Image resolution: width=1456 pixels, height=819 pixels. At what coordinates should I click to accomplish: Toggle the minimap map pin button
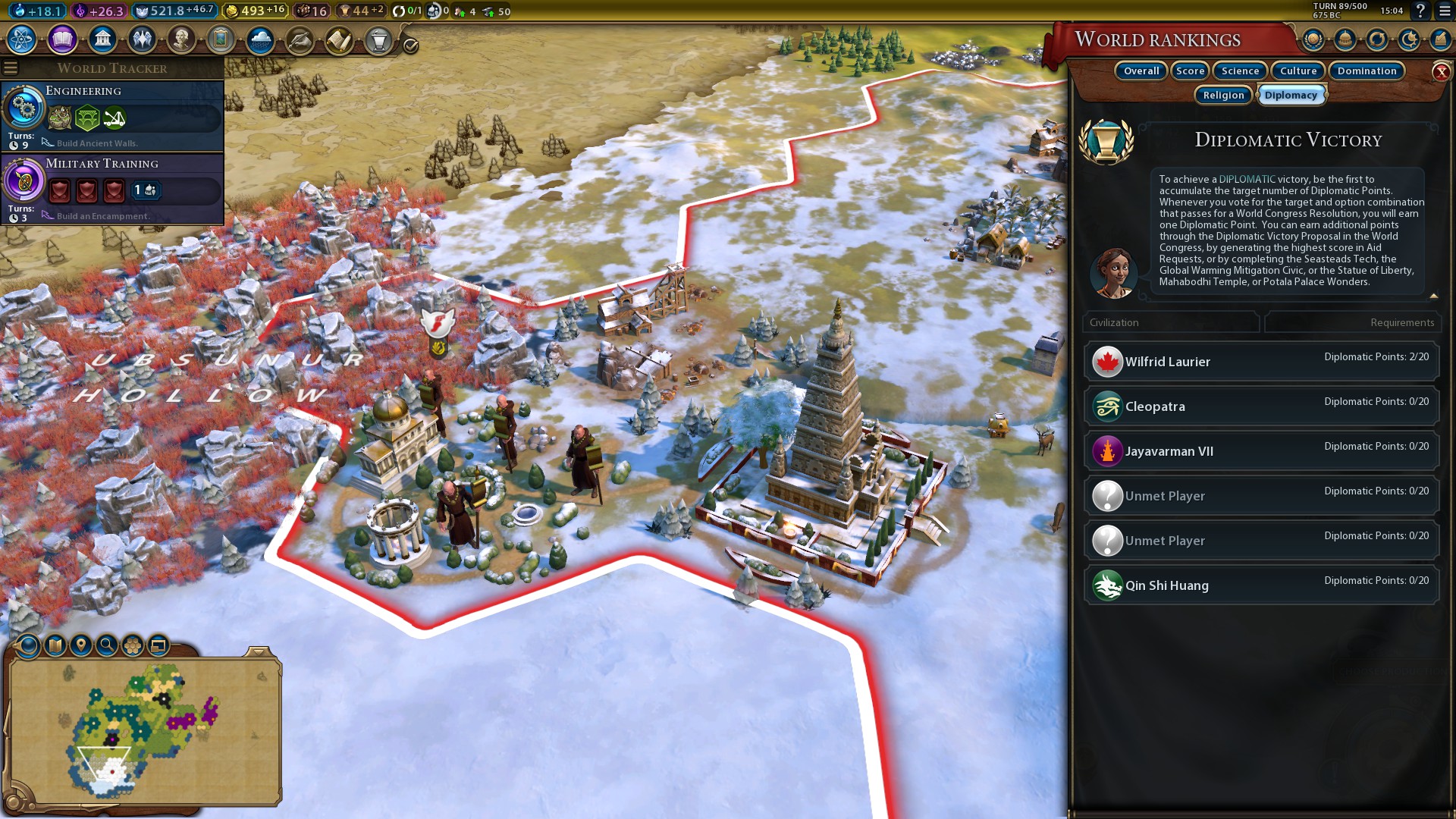click(80, 645)
